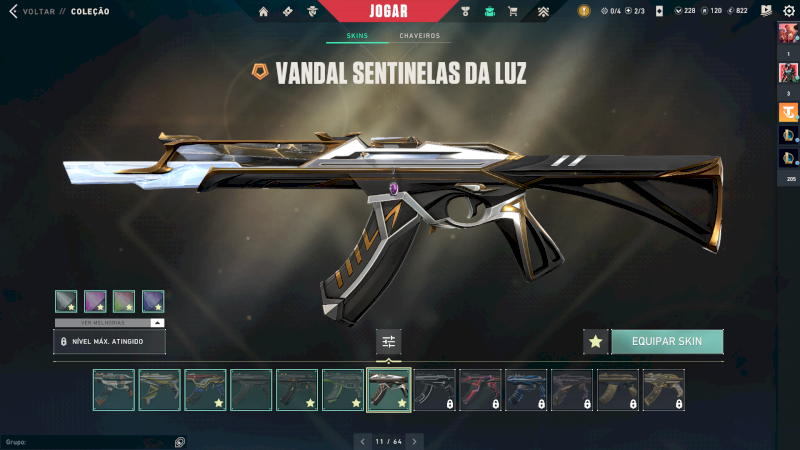This screenshot has width=800, height=450.
Task: Switch to the Chaveiros tab
Action: pyautogui.click(x=419, y=36)
